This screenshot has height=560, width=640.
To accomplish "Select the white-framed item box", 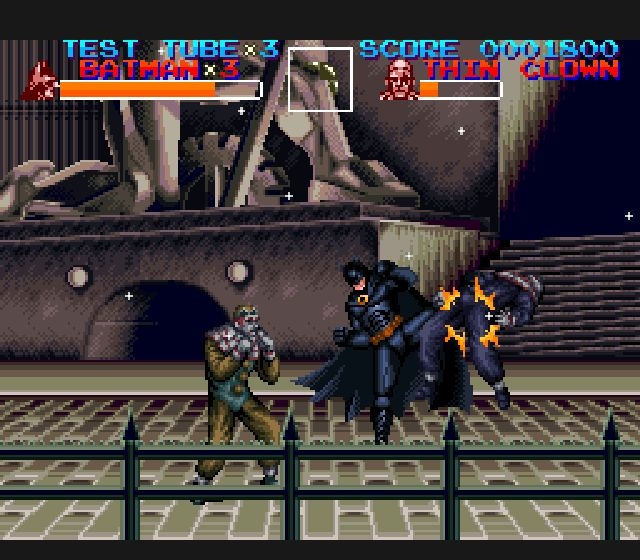I will click(x=320, y=79).
